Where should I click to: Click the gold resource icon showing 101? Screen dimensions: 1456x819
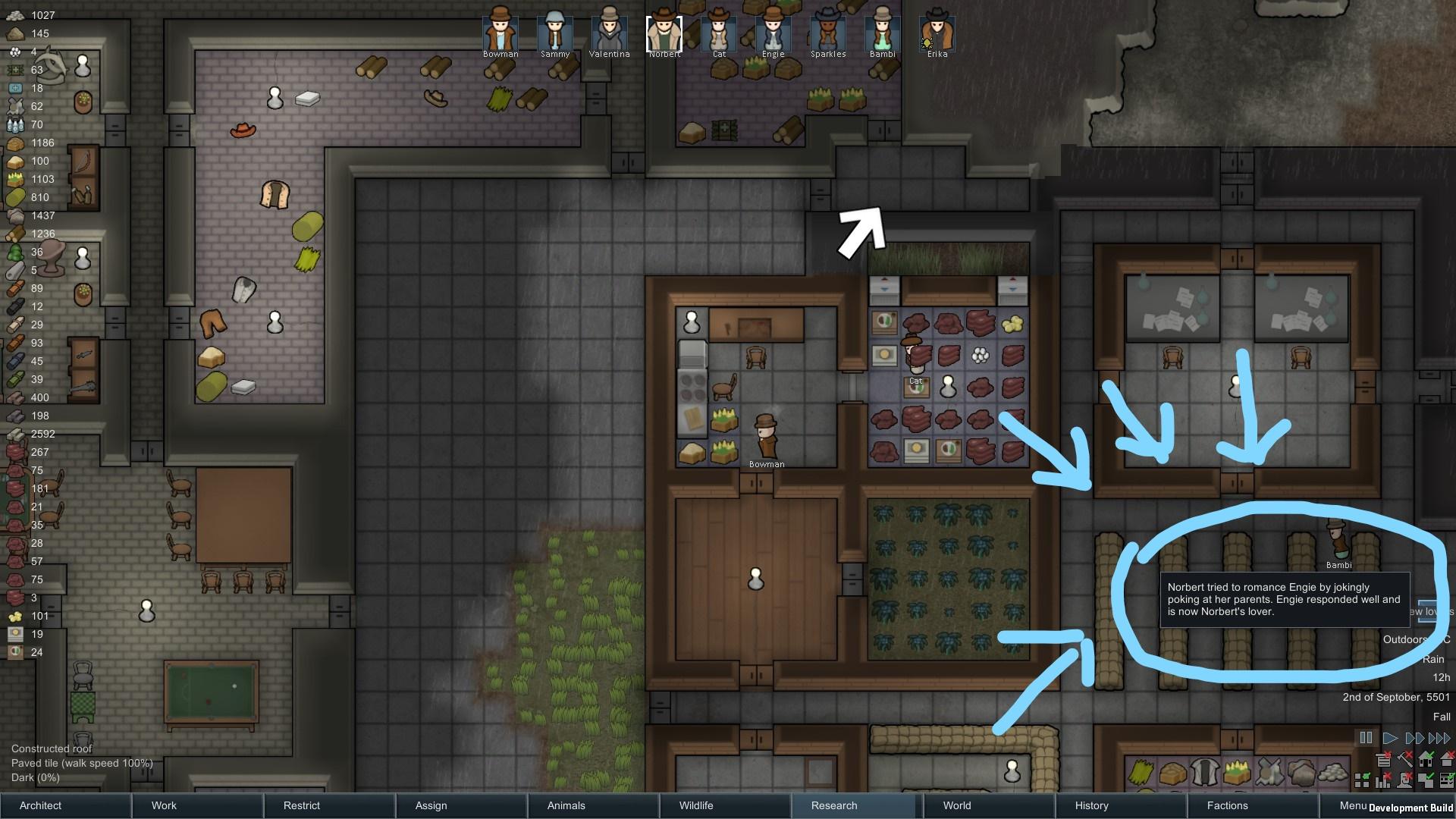(x=14, y=617)
